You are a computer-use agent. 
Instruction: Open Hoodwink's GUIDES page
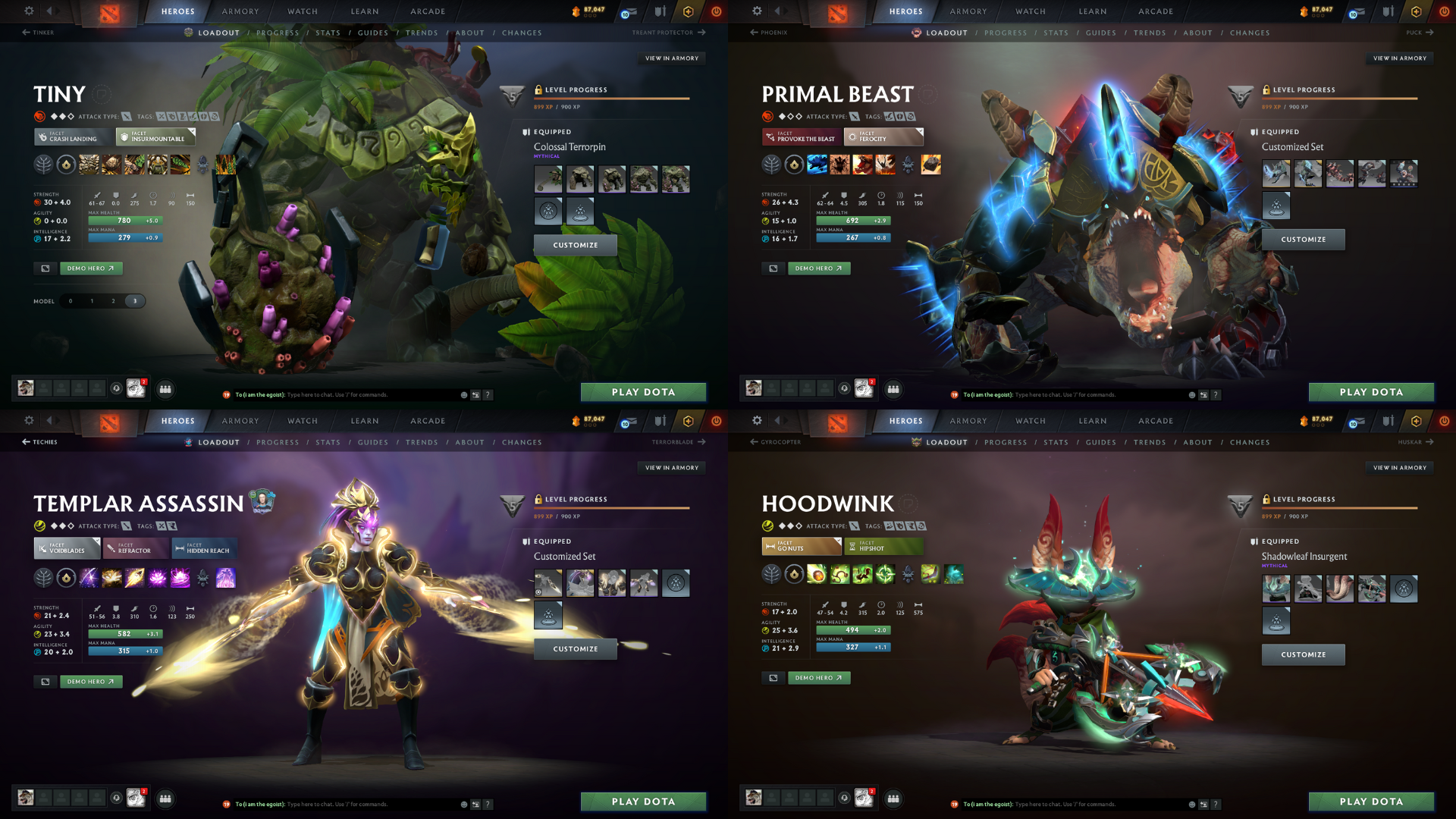[1101, 442]
